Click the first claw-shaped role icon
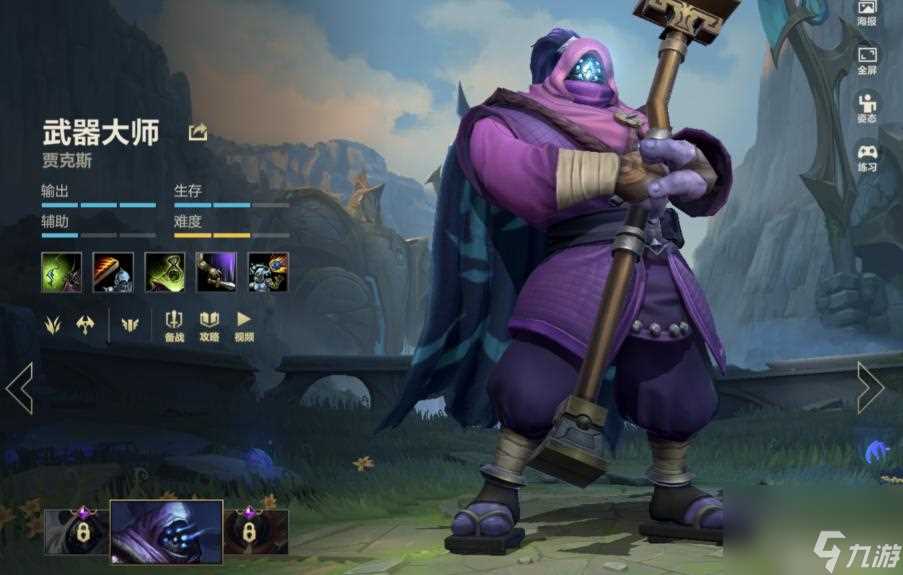 (54, 324)
